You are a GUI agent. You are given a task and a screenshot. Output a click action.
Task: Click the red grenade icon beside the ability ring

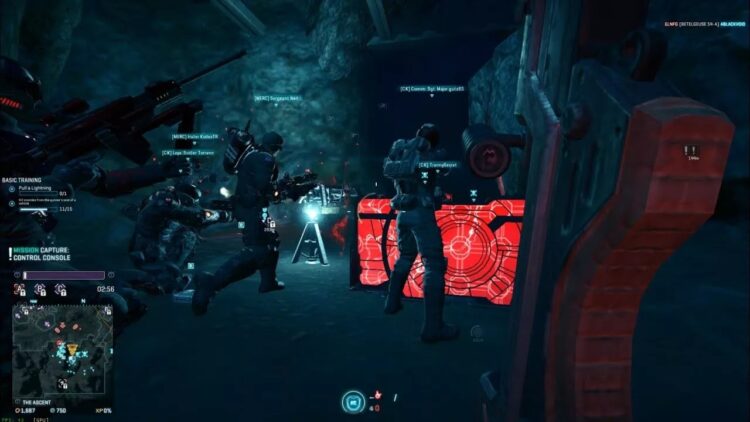point(377,397)
